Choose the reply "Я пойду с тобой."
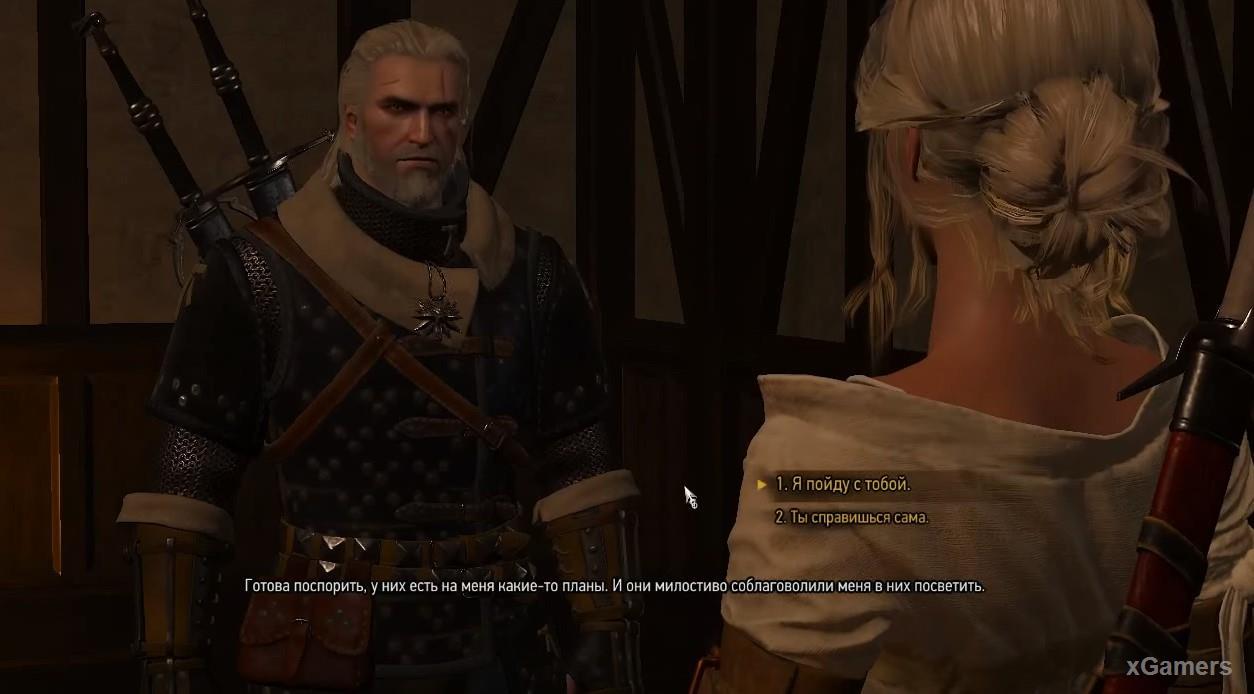 tap(843, 485)
